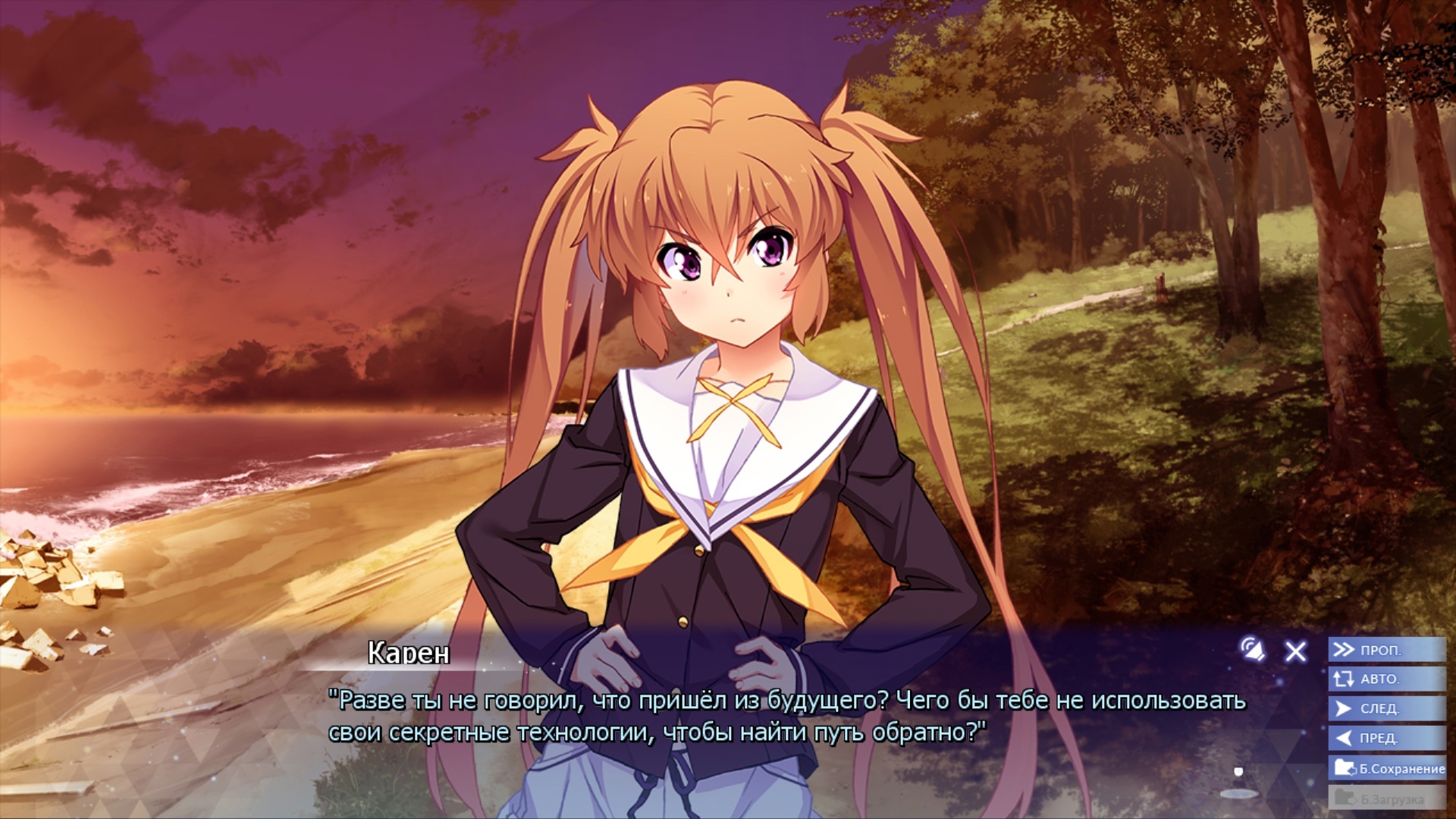Screen dimensions: 1456x819
Task: Hide the dialogue box with the X
Action: pyautogui.click(x=1296, y=651)
